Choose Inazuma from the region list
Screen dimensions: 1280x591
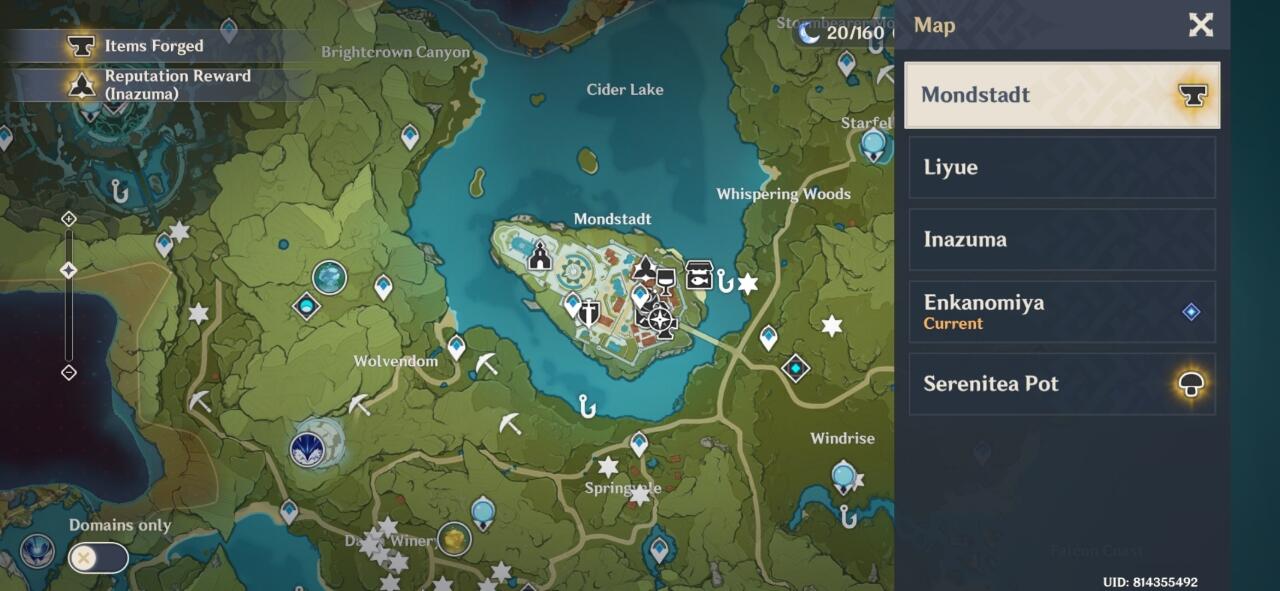[1062, 239]
